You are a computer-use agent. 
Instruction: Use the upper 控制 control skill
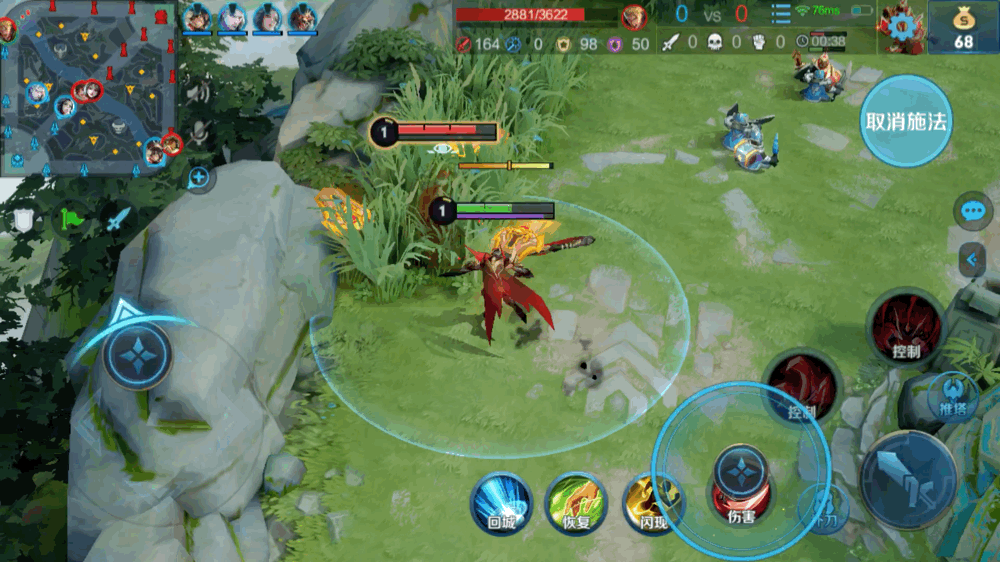pos(906,329)
